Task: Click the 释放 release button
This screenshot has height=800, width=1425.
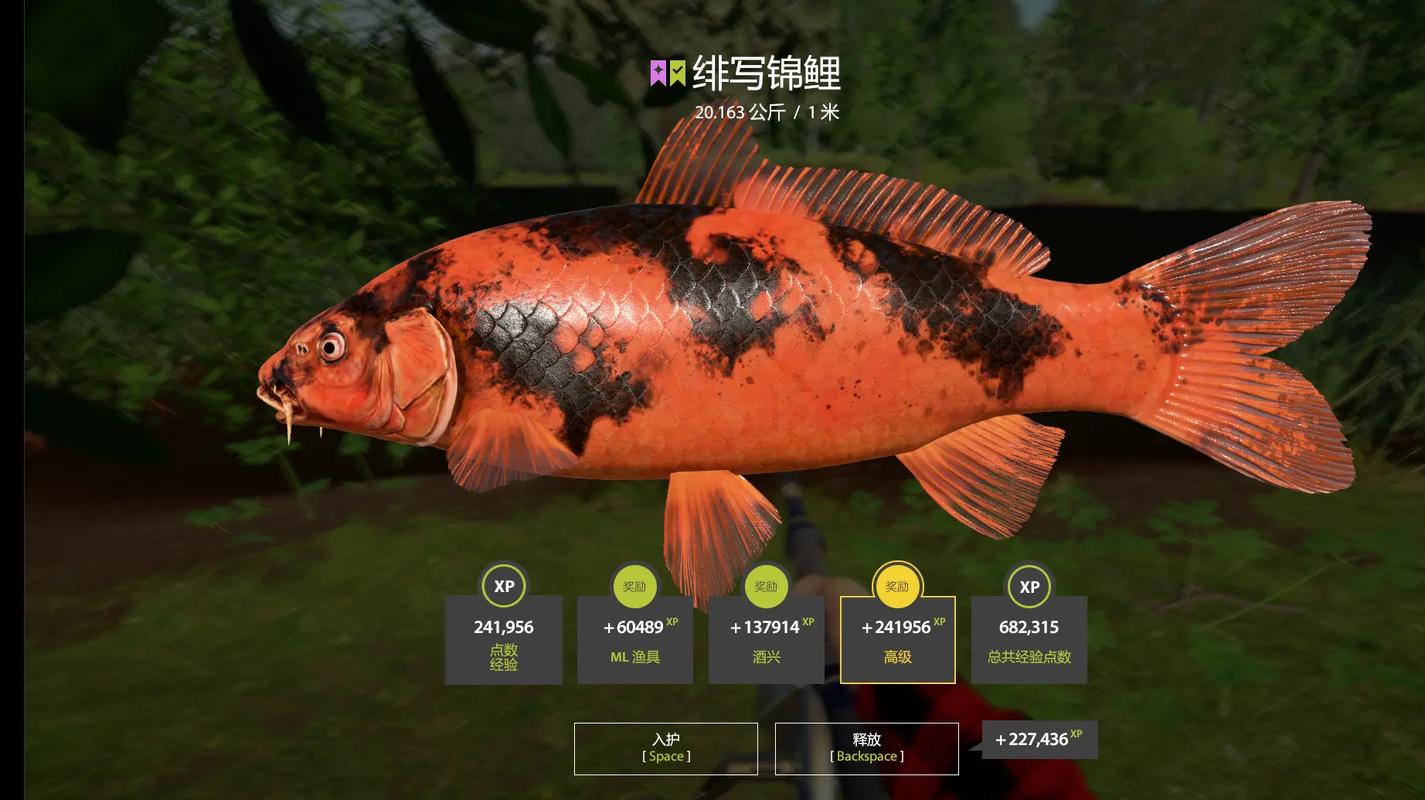Action: click(x=866, y=746)
